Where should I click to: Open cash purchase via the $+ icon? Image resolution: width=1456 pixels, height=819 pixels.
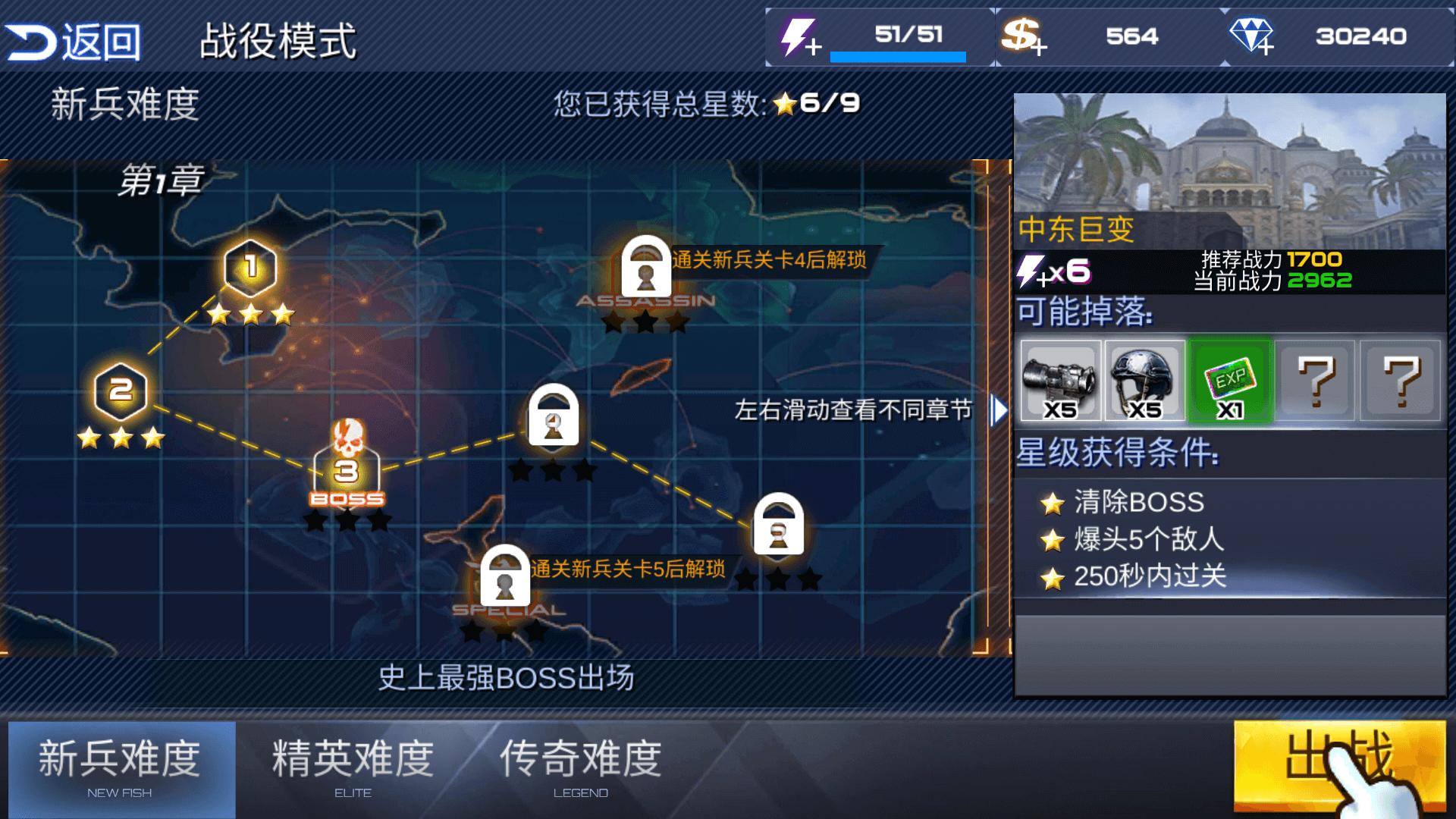(x=1020, y=36)
